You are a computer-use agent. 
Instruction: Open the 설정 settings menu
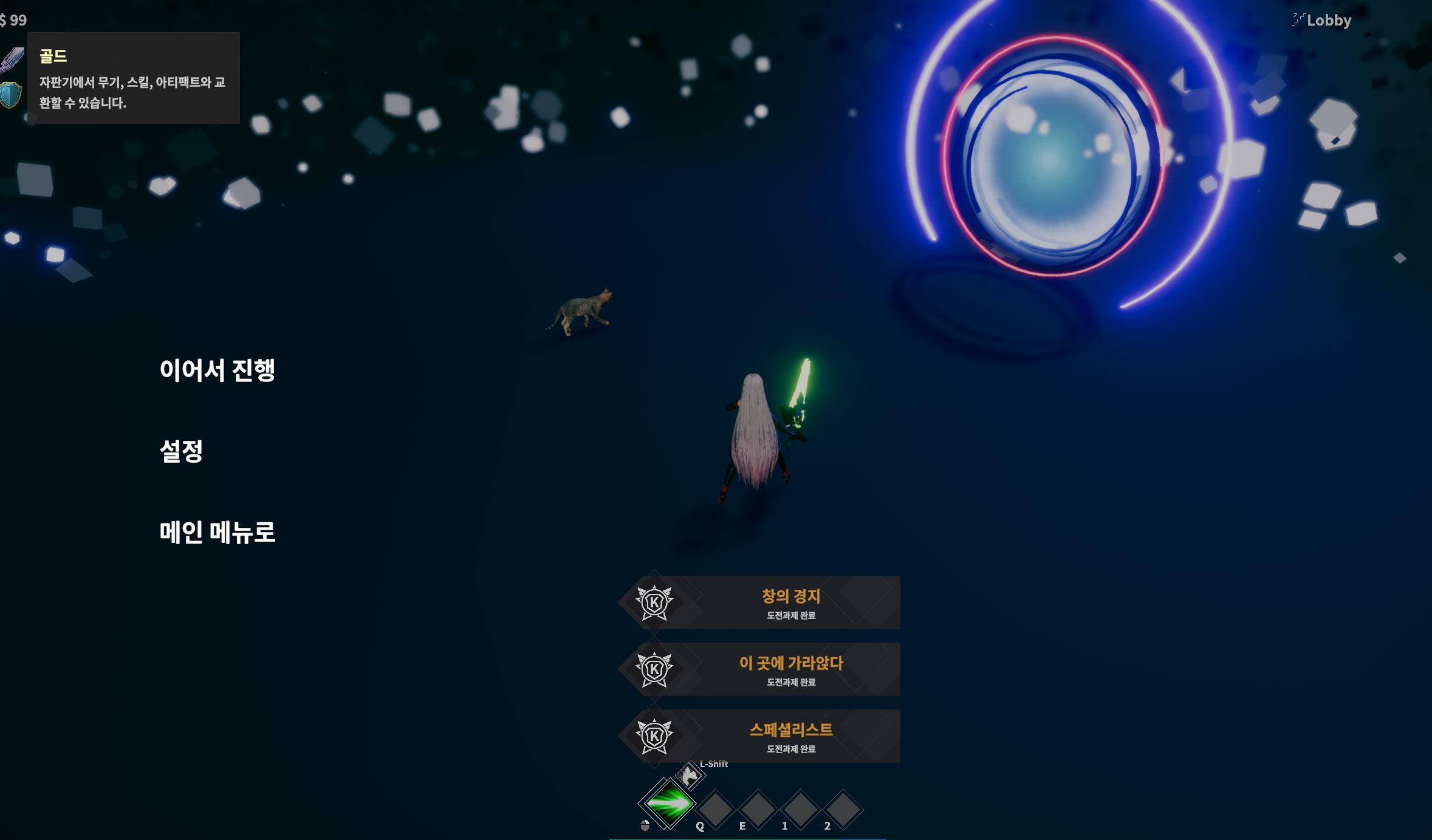(x=181, y=451)
